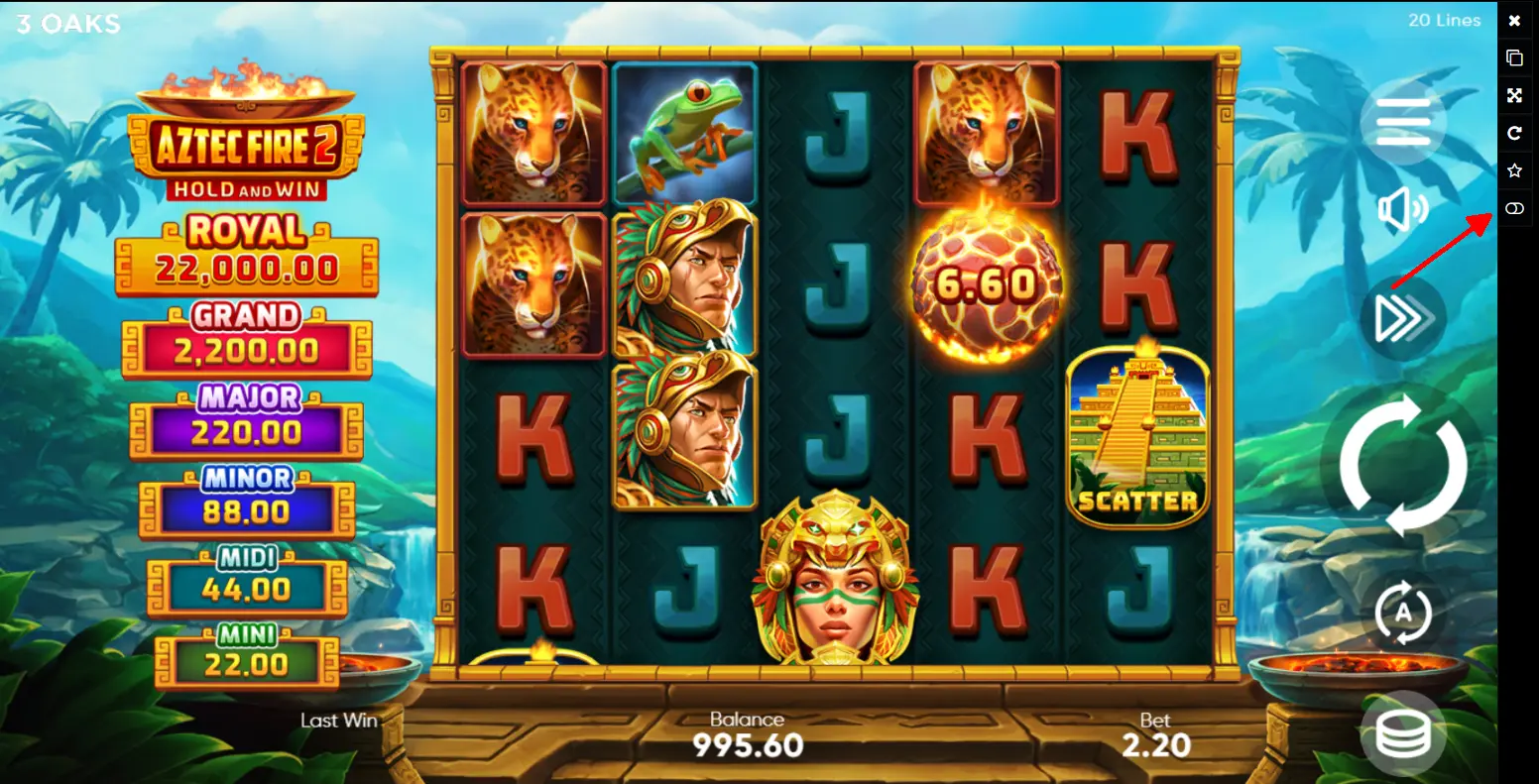Click the pill-shaped toggle icon in sidebar

[1514, 208]
